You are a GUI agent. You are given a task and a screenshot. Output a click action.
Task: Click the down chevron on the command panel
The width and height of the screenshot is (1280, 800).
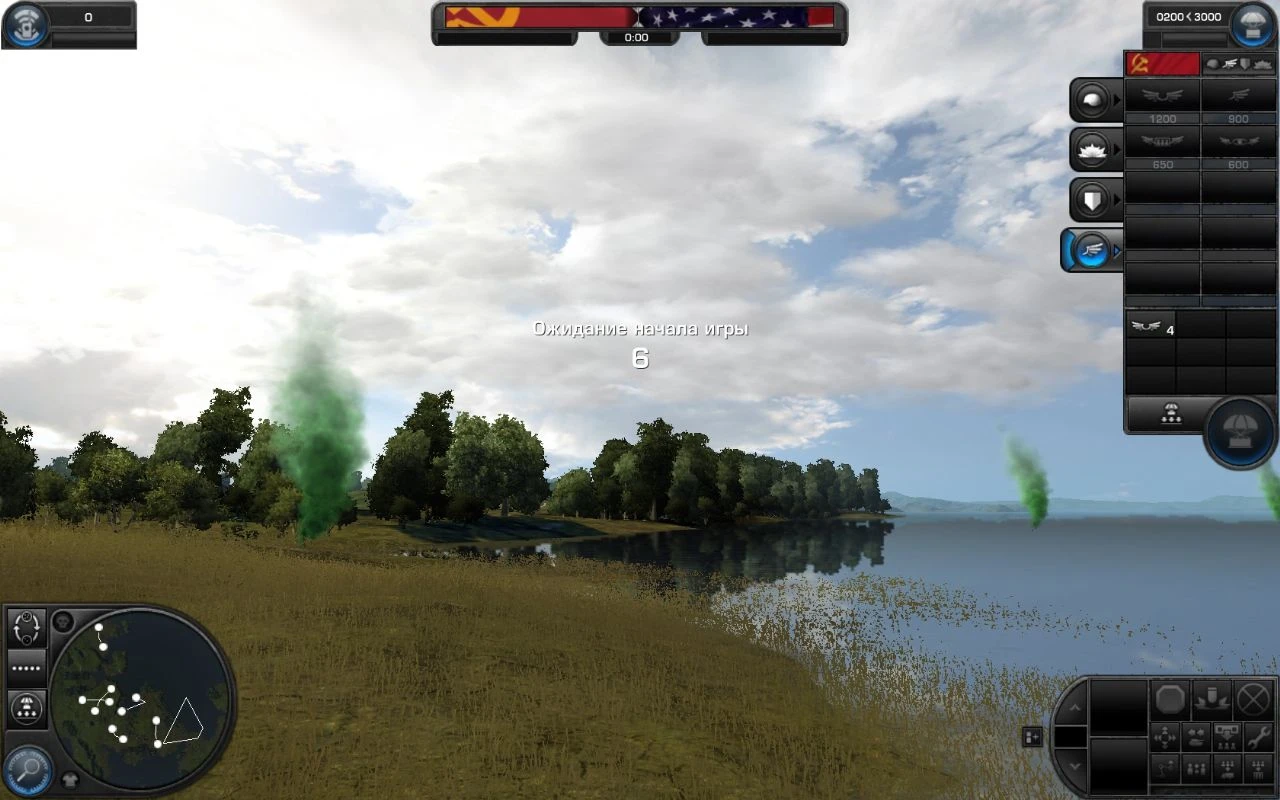point(1076,765)
